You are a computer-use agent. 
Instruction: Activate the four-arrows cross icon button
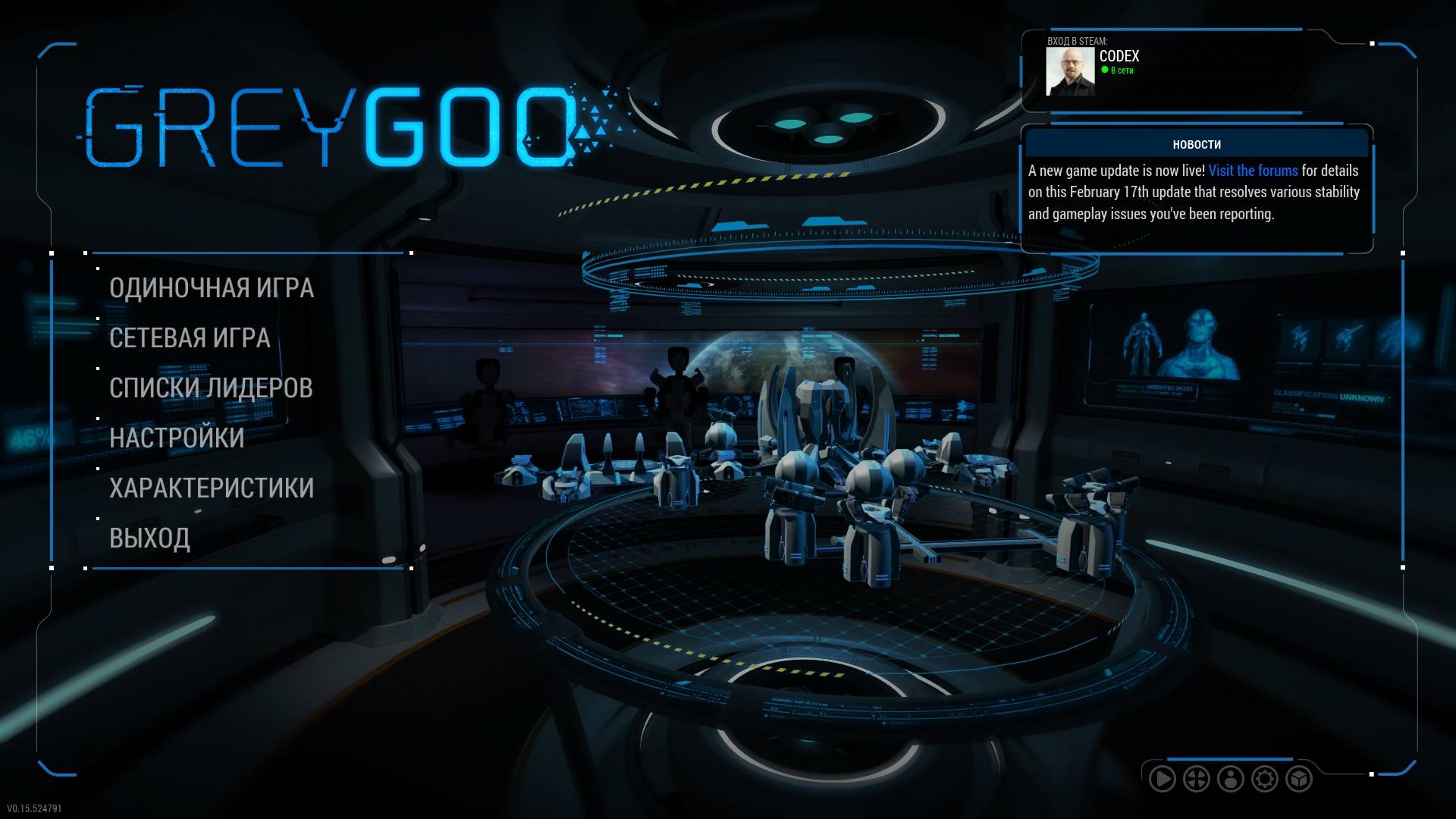tap(1196, 779)
